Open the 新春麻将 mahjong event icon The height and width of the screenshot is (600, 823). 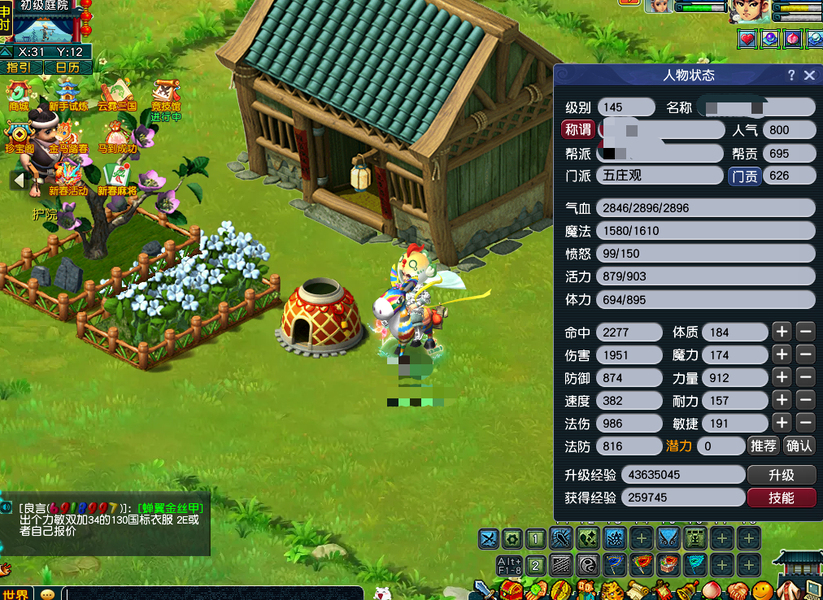pos(117,178)
